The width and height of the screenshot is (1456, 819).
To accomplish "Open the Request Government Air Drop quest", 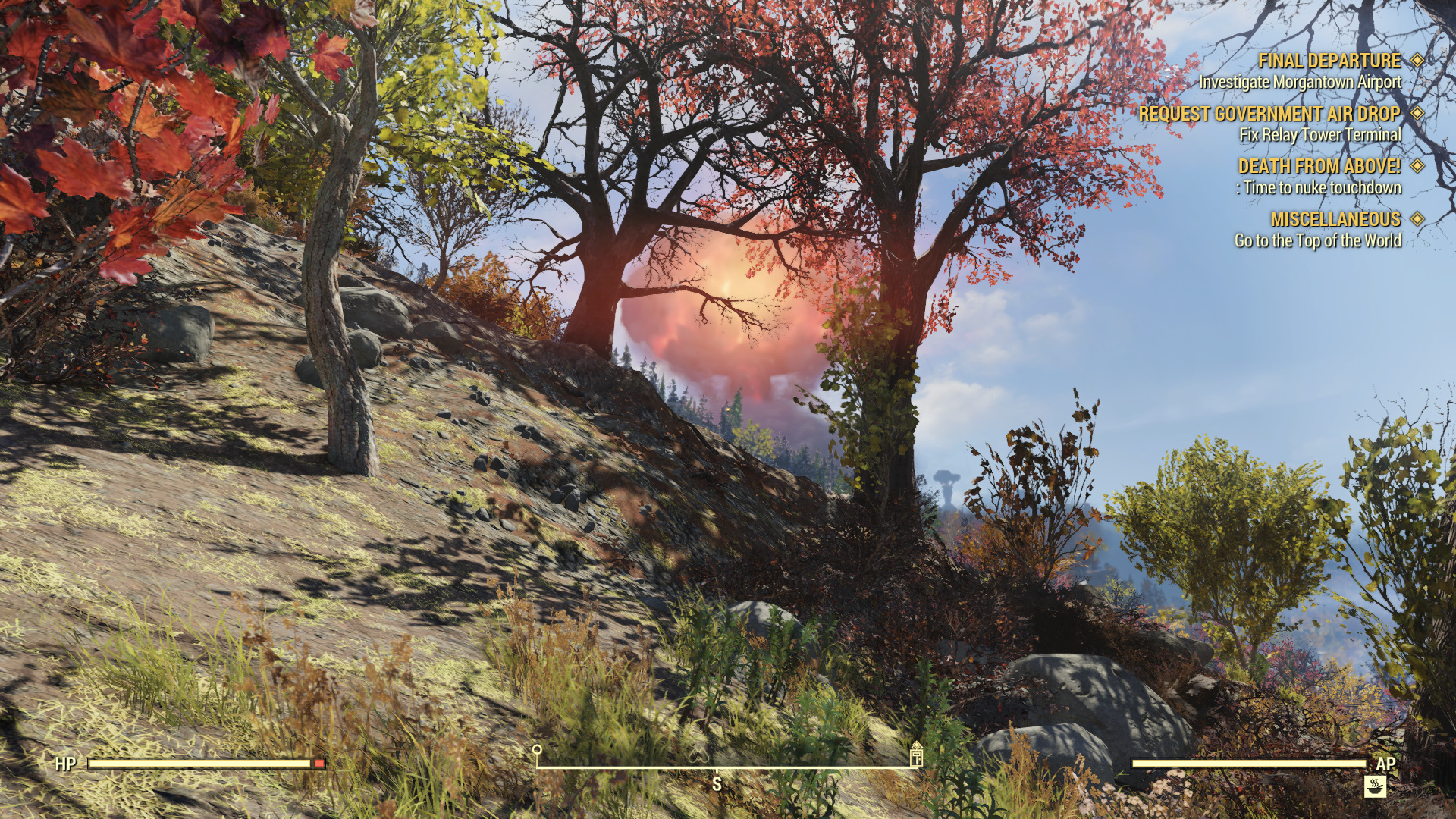I will [1269, 114].
